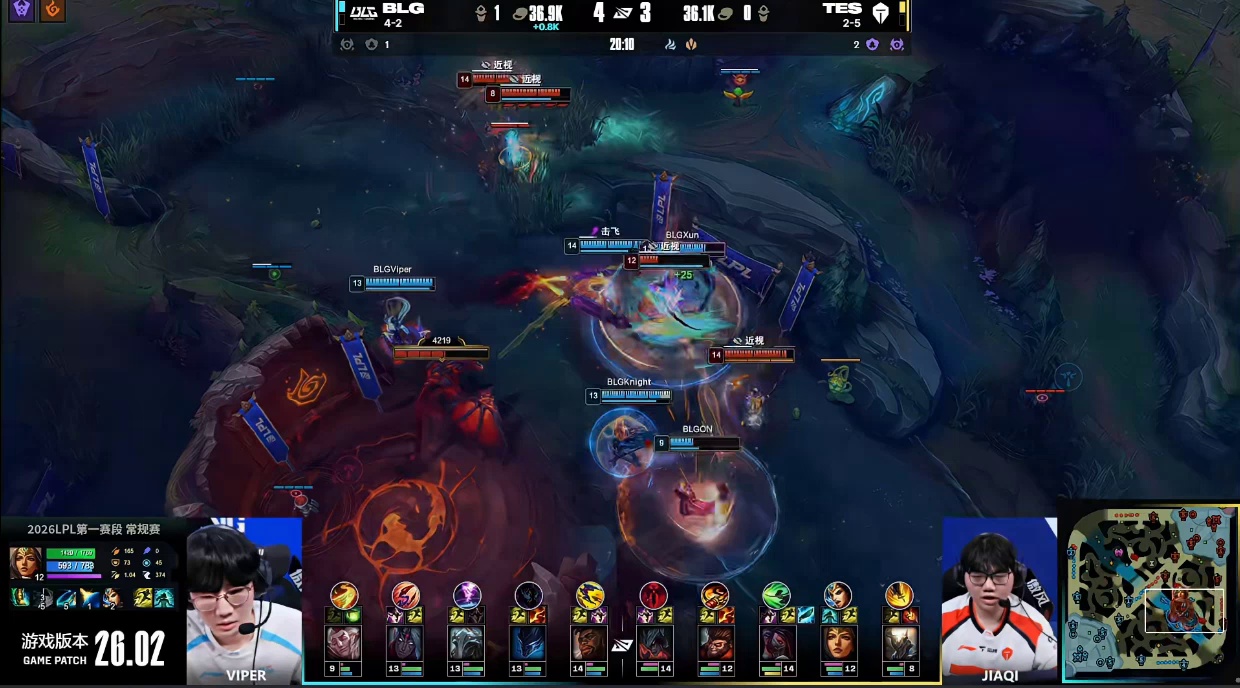Image resolution: width=1240 pixels, height=688 pixels.
Task: Select Viper's player camera feed
Action: [x=244, y=598]
